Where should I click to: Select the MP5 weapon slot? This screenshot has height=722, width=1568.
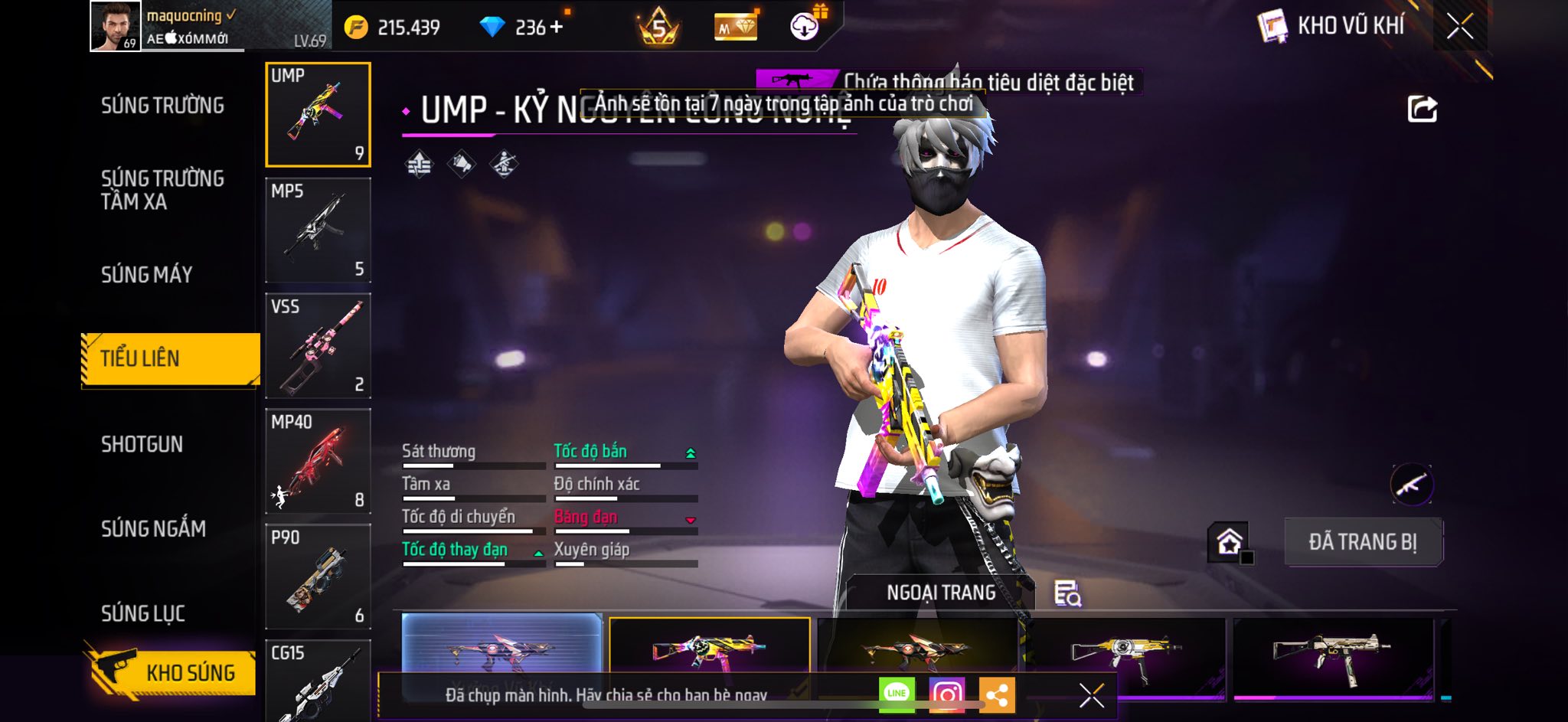(318, 230)
